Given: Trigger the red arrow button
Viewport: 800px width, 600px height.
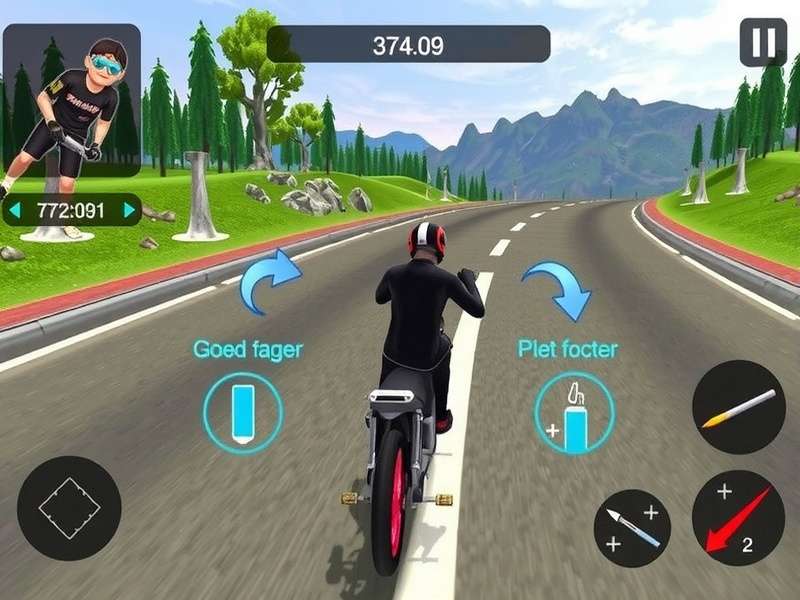Looking at the screenshot, I should [738, 518].
